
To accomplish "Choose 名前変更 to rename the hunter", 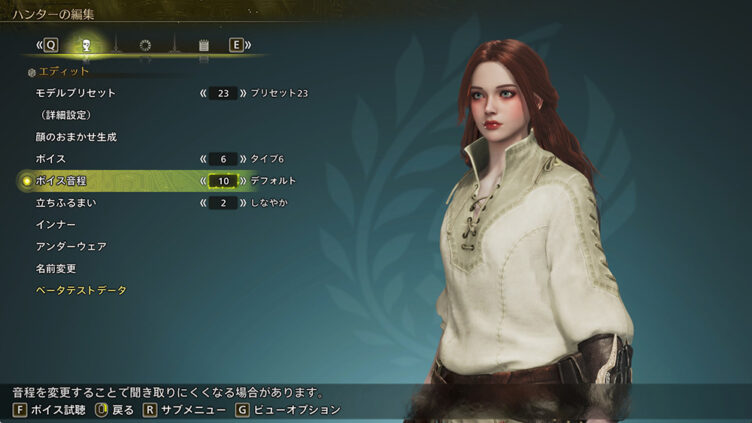I will point(56,268).
